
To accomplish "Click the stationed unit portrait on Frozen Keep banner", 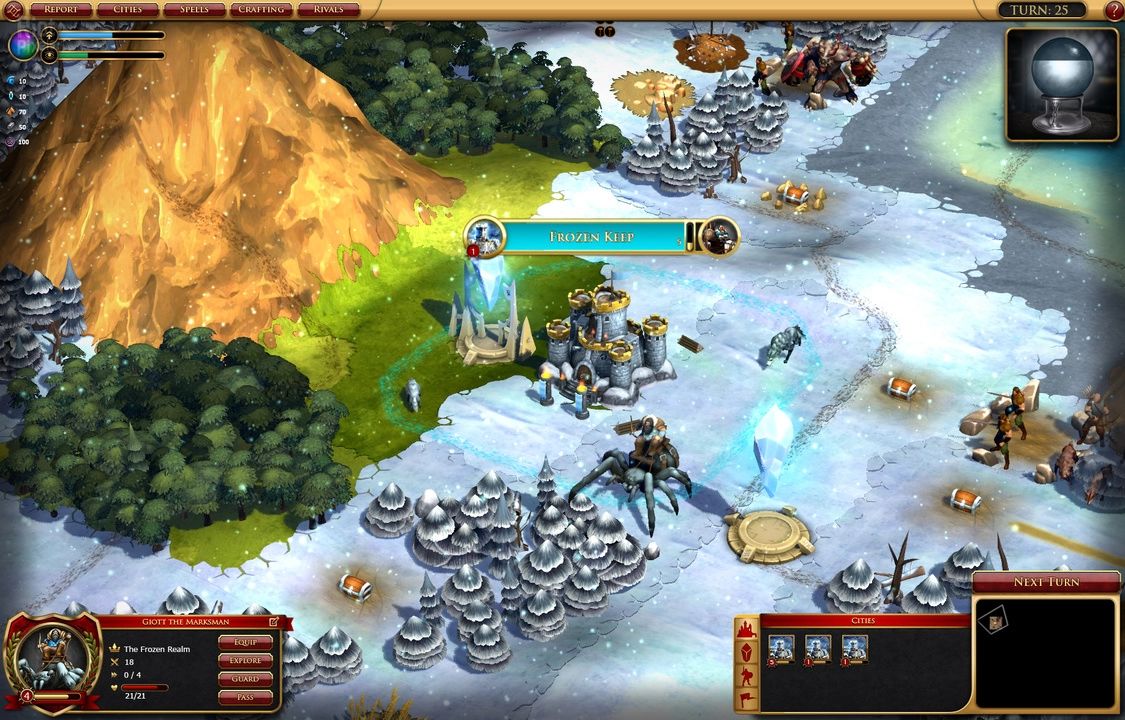I will tap(719, 237).
